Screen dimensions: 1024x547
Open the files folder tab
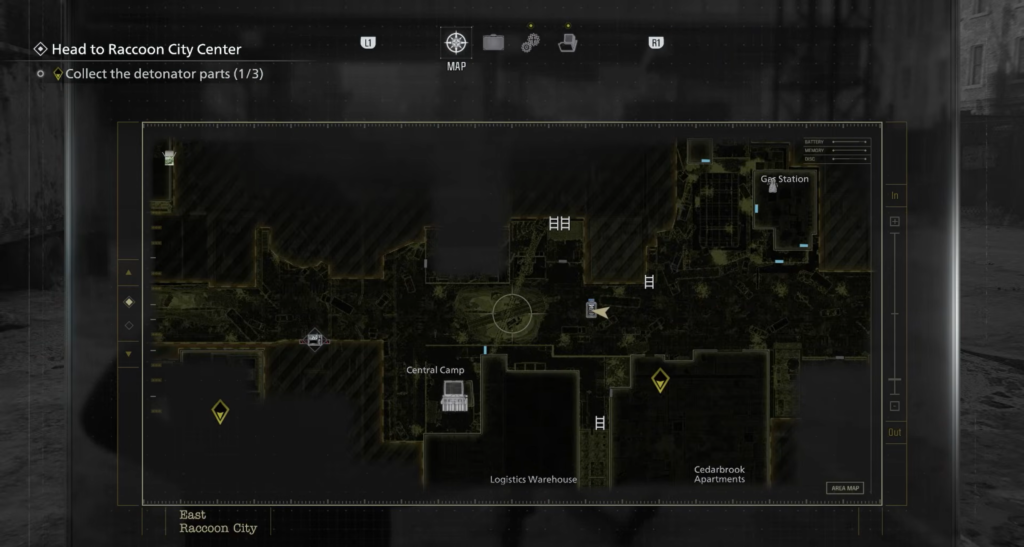(x=567, y=43)
